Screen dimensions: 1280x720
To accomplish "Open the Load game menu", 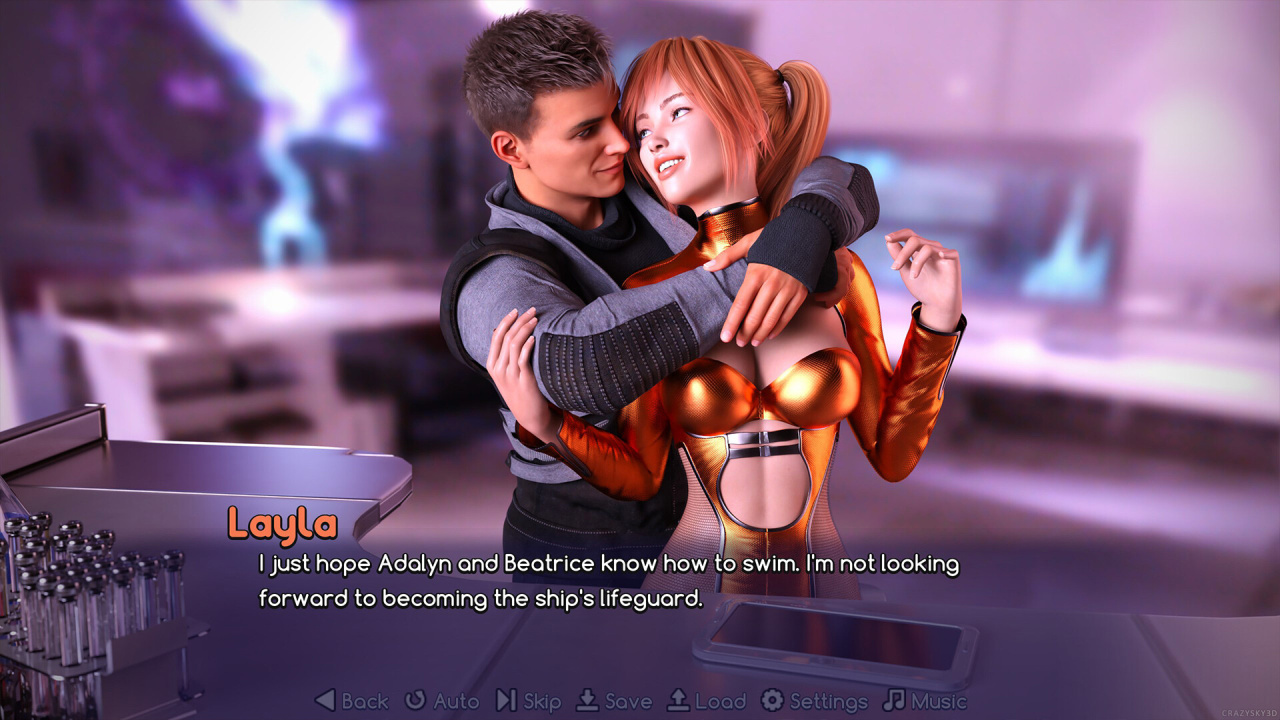I will point(706,701).
